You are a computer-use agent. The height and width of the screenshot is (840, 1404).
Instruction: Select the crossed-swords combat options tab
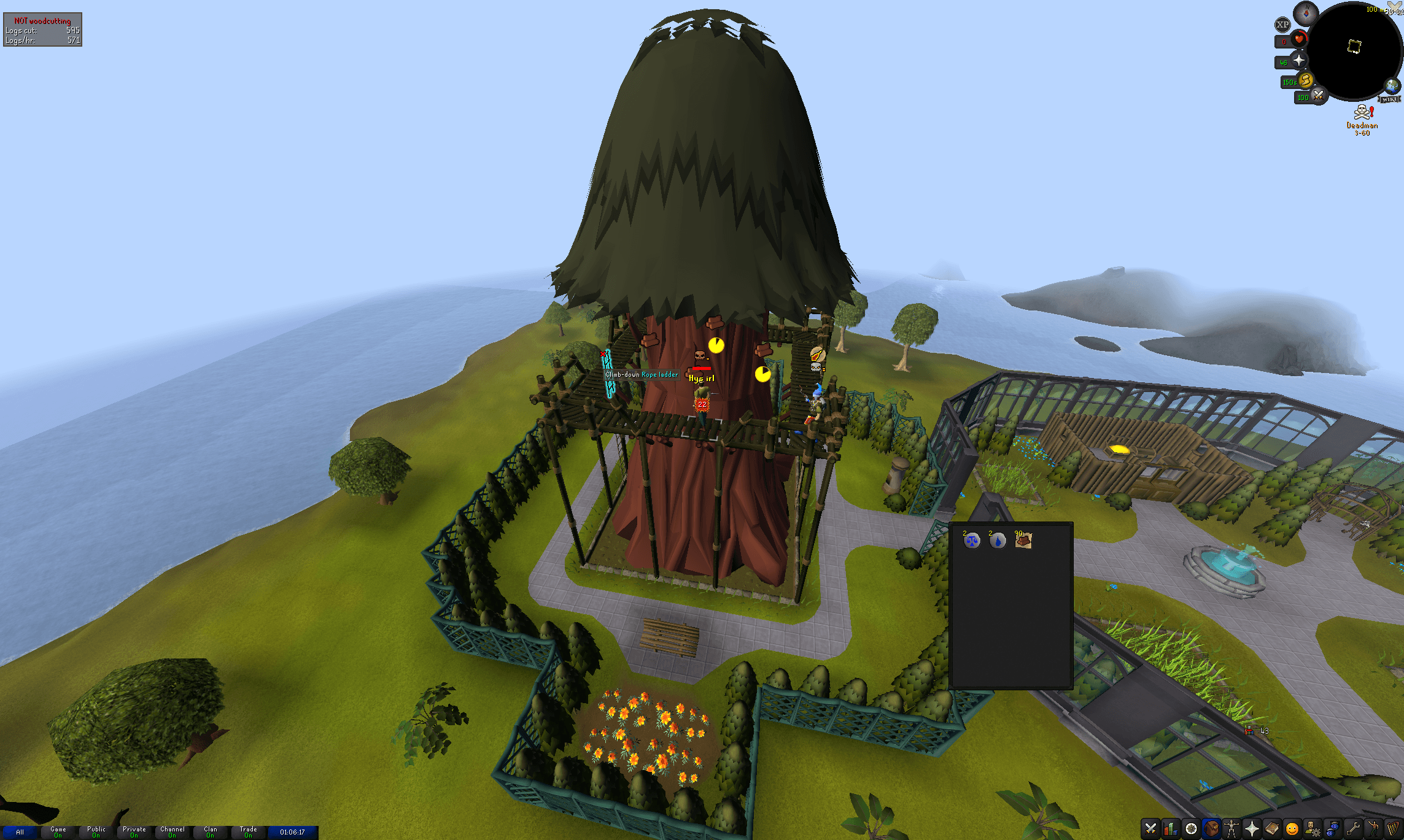[x=1150, y=829]
